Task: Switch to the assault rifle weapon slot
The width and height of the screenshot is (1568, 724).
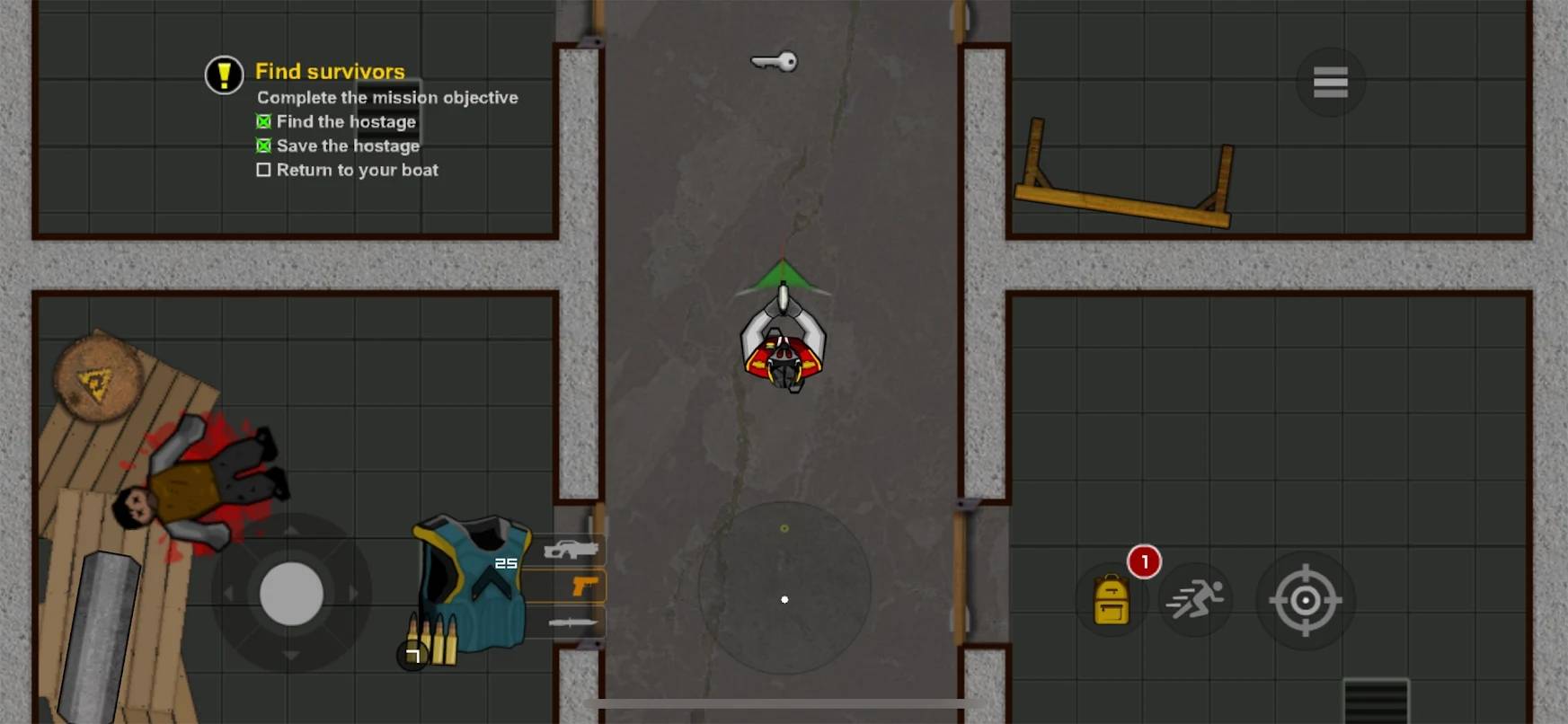Action: click(570, 548)
